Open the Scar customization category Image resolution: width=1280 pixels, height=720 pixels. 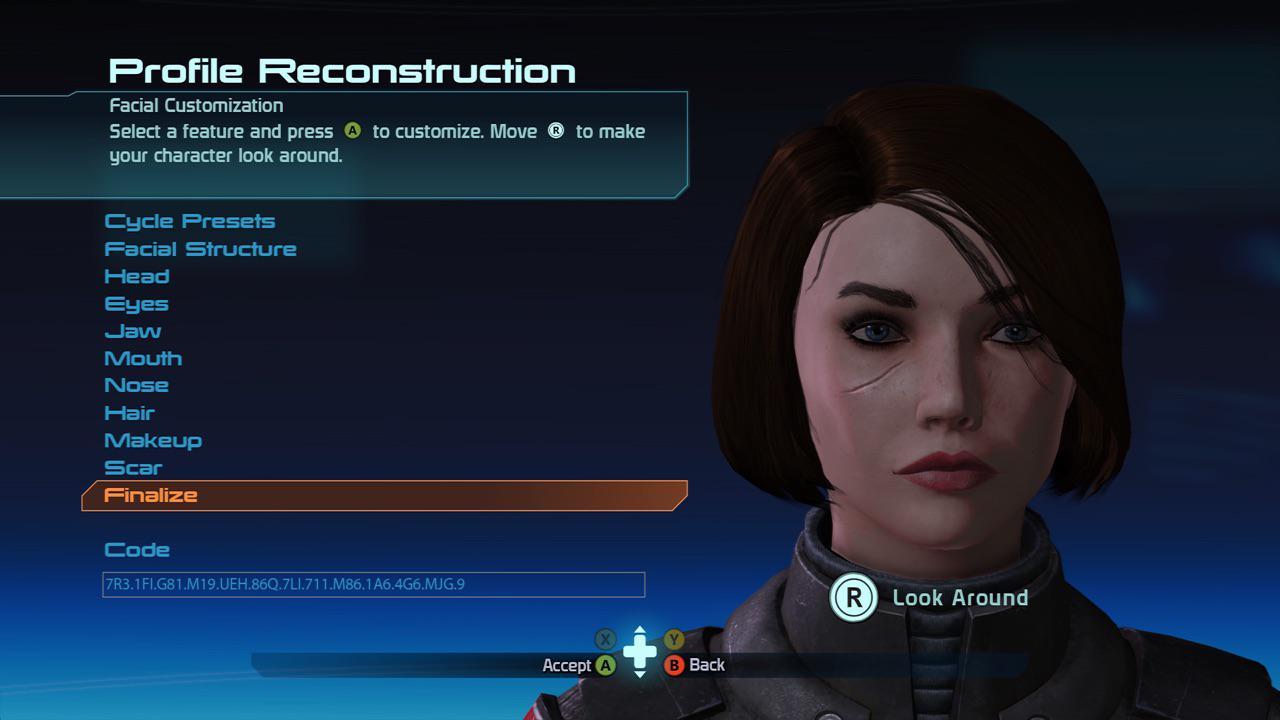[x=131, y=467]
